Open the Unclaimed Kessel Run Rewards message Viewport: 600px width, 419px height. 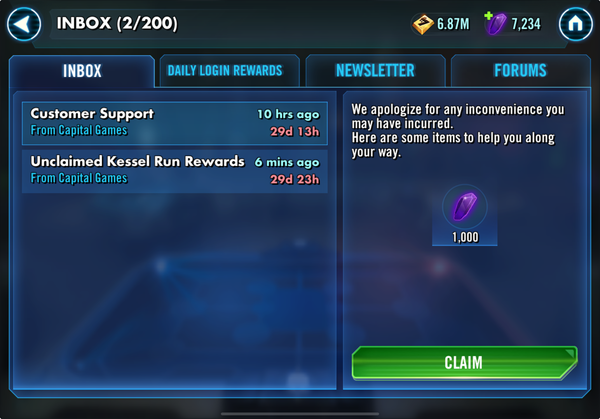pyautogui.click(x=174, y=170)
